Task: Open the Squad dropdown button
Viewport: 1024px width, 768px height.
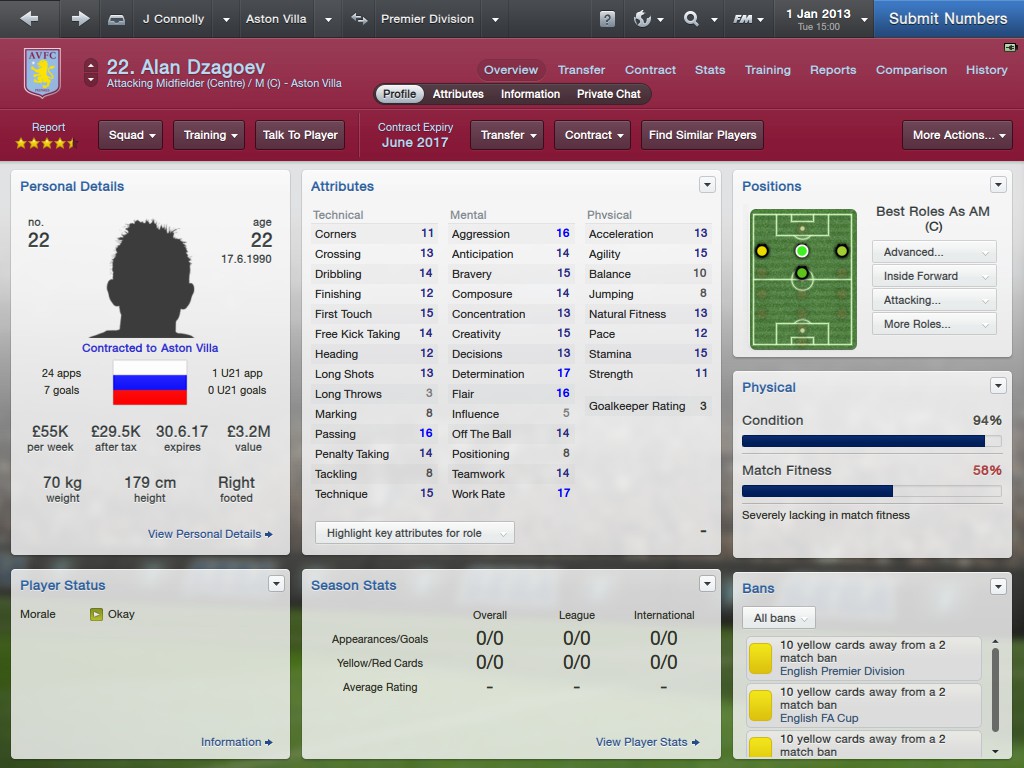Action: tap(134, 135)
